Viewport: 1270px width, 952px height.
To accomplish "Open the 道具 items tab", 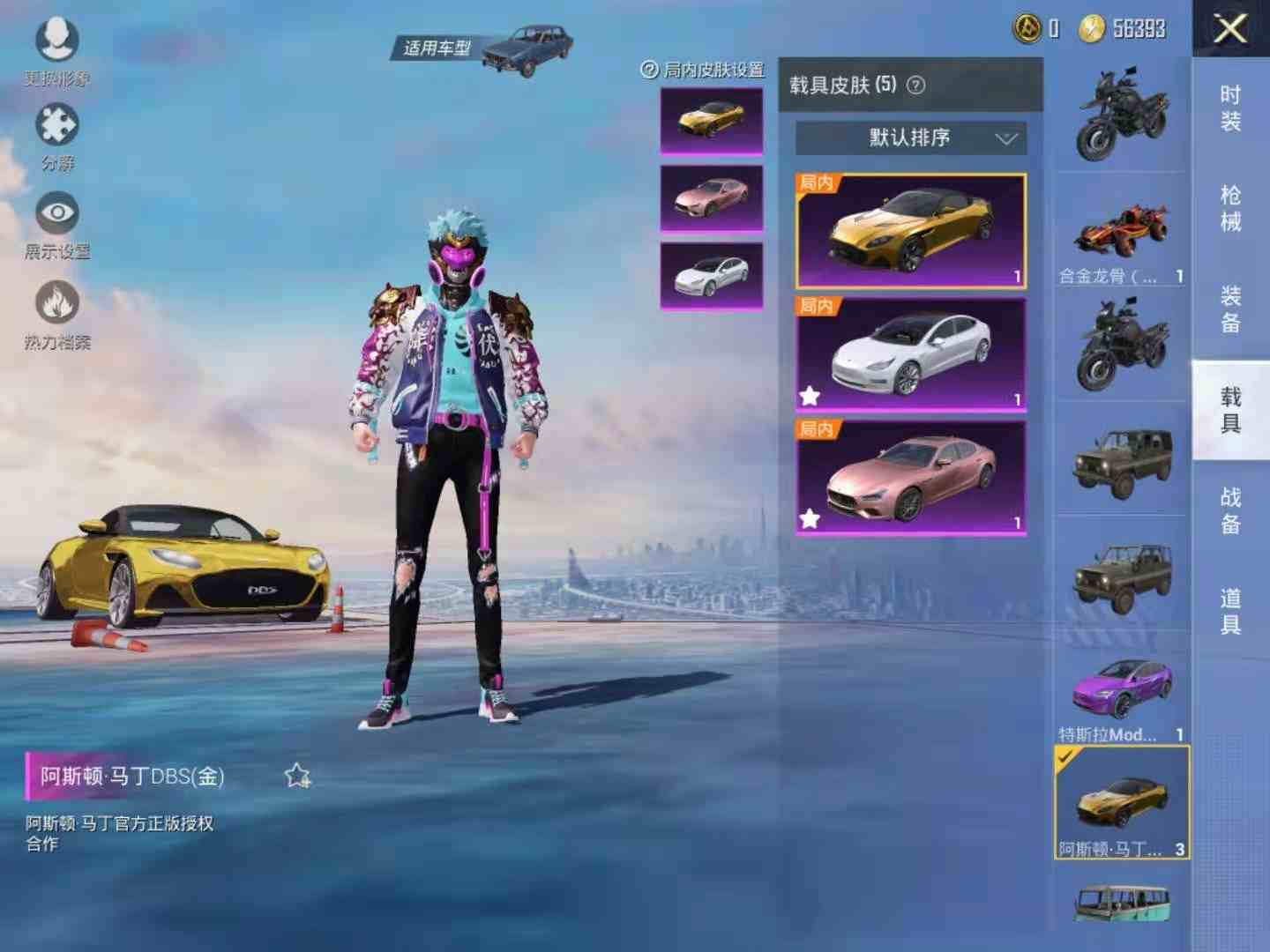I will (1230, 611).
